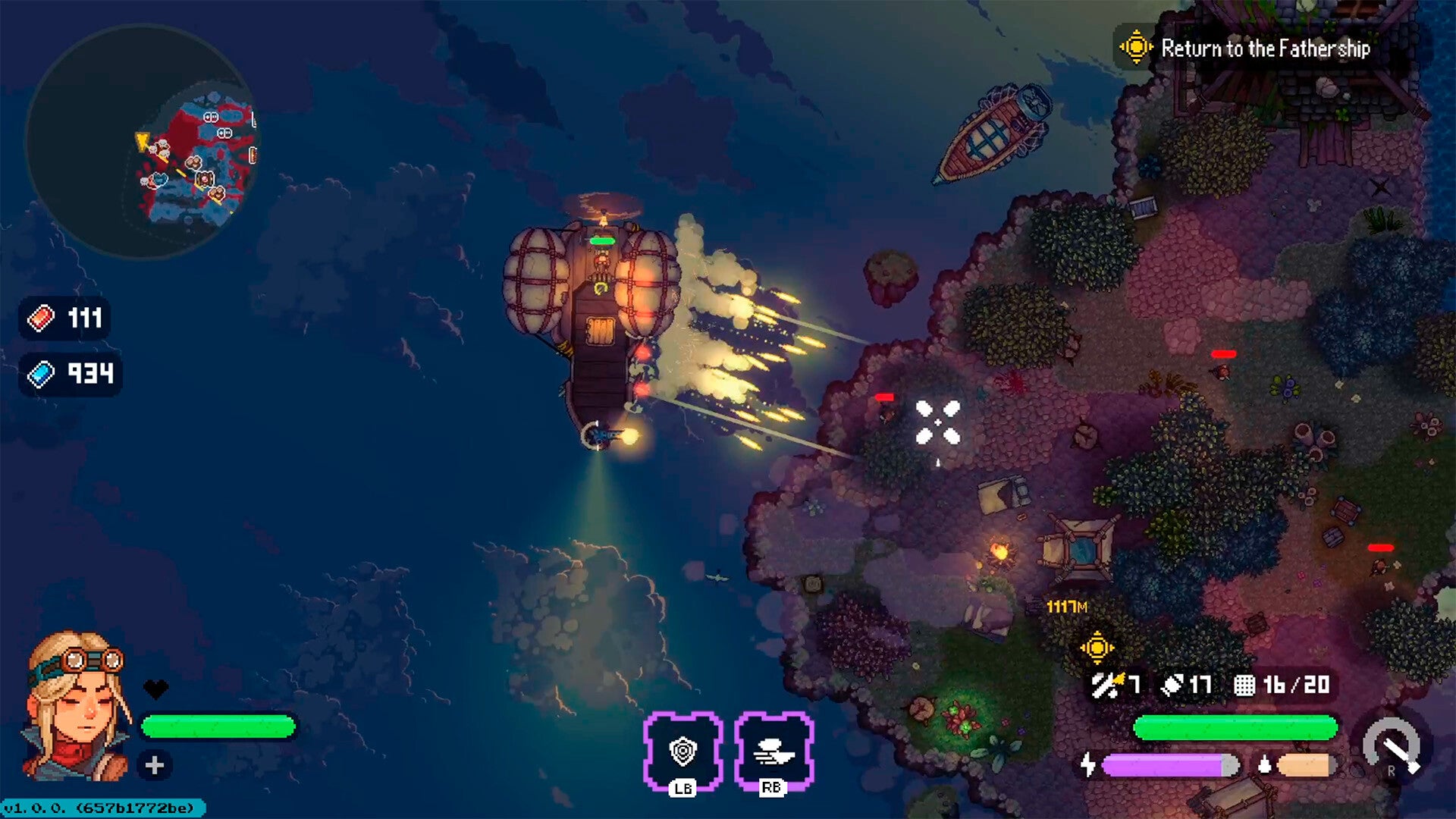
Task: Open the circular minimap
Action: [143, 142]
